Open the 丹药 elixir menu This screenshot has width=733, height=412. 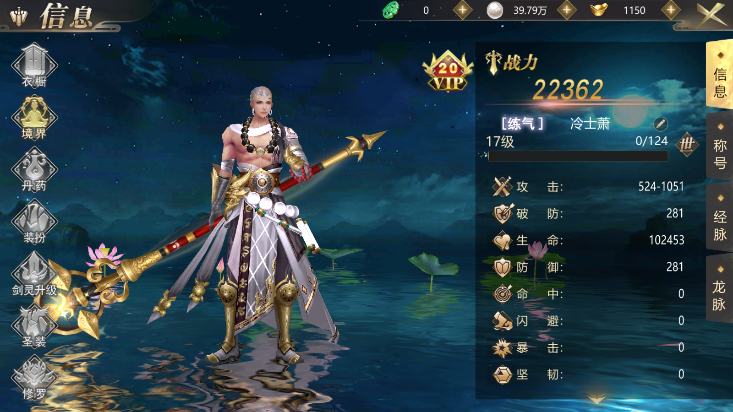click(x=33, y=169)
